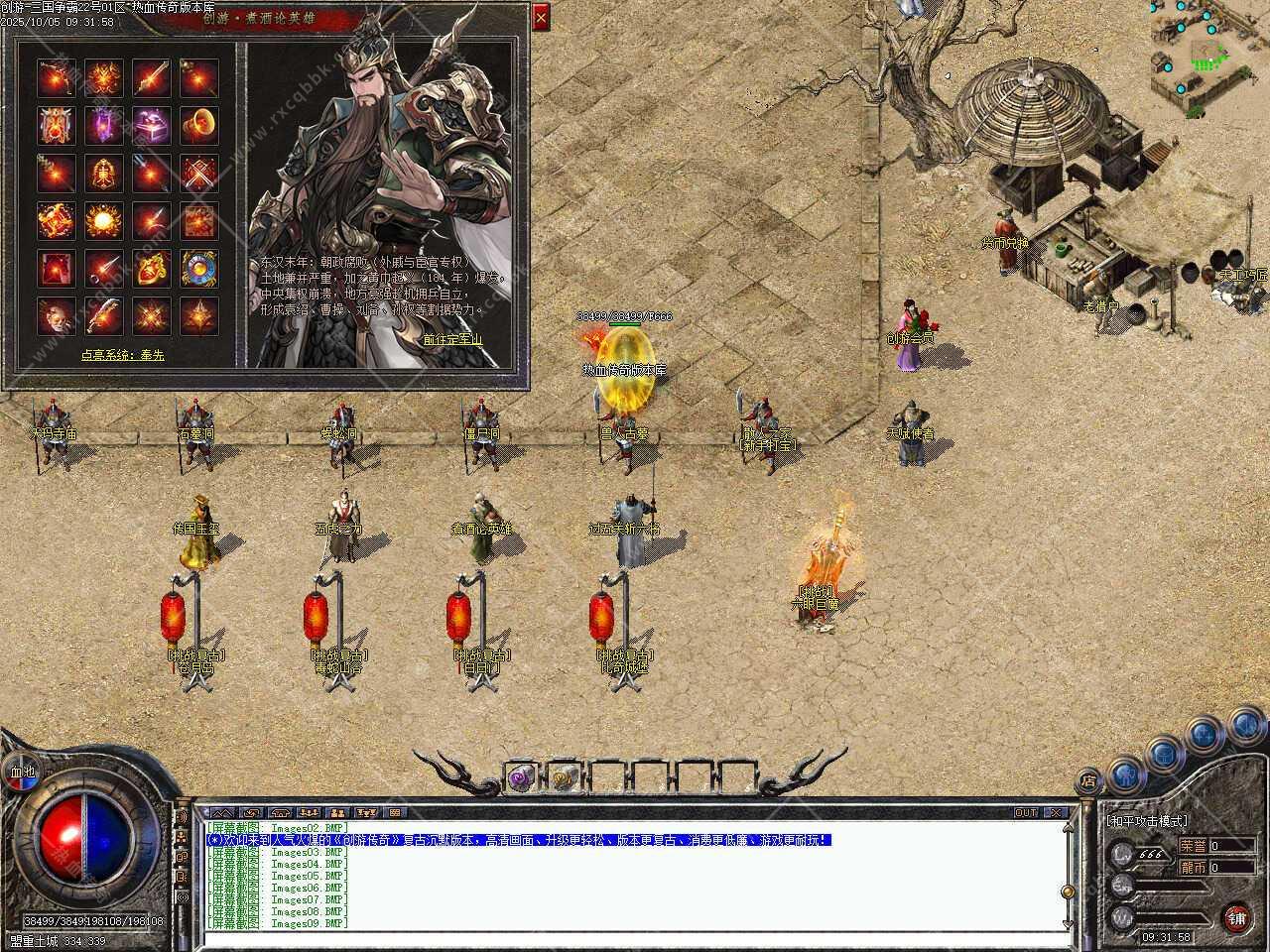Select the blazing sun icon
Screen dimensions: 1270x952
pyautogui.click(x=104, y=221)
